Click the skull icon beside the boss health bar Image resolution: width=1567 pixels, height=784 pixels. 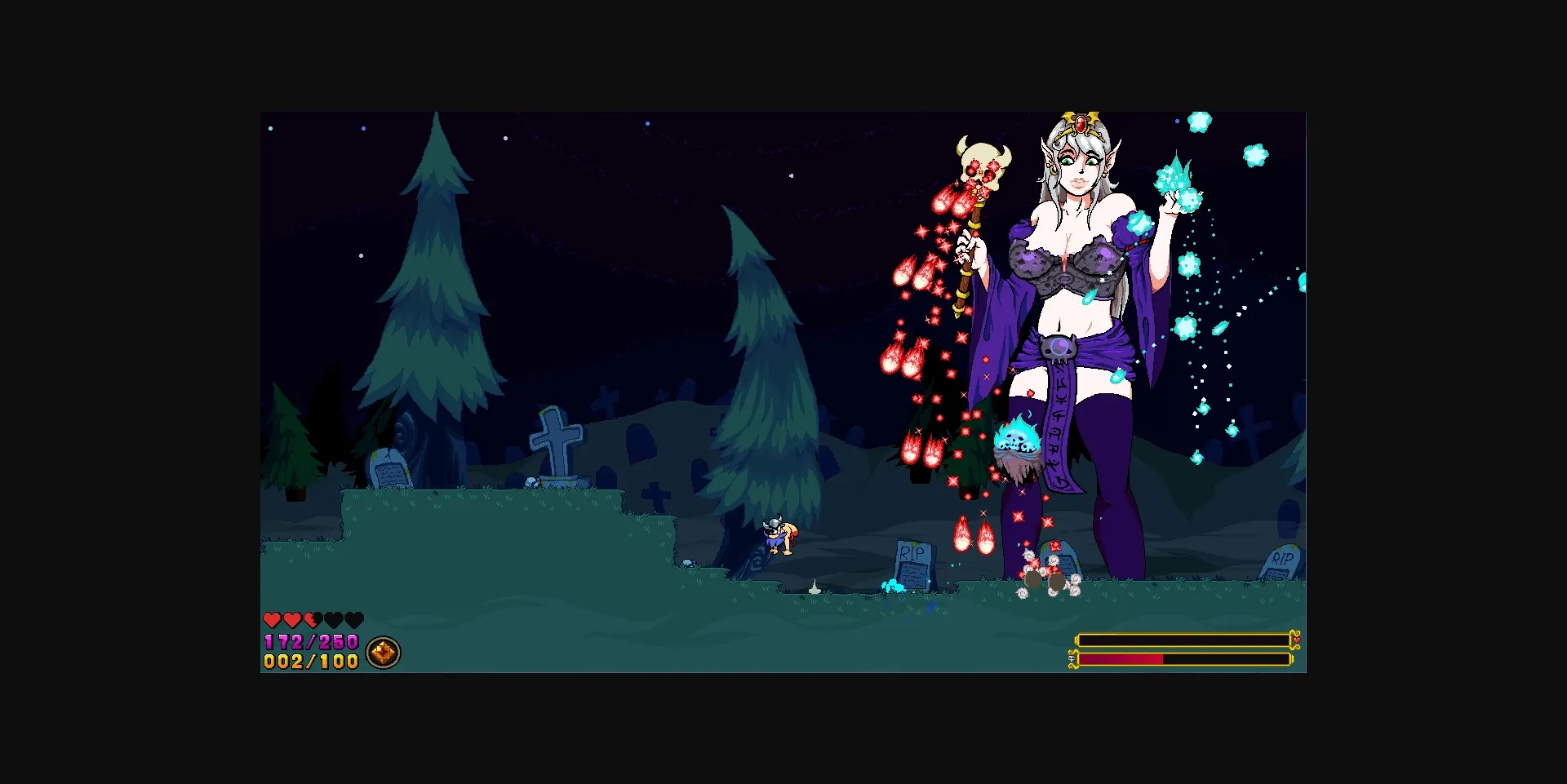click(1072, 659)
